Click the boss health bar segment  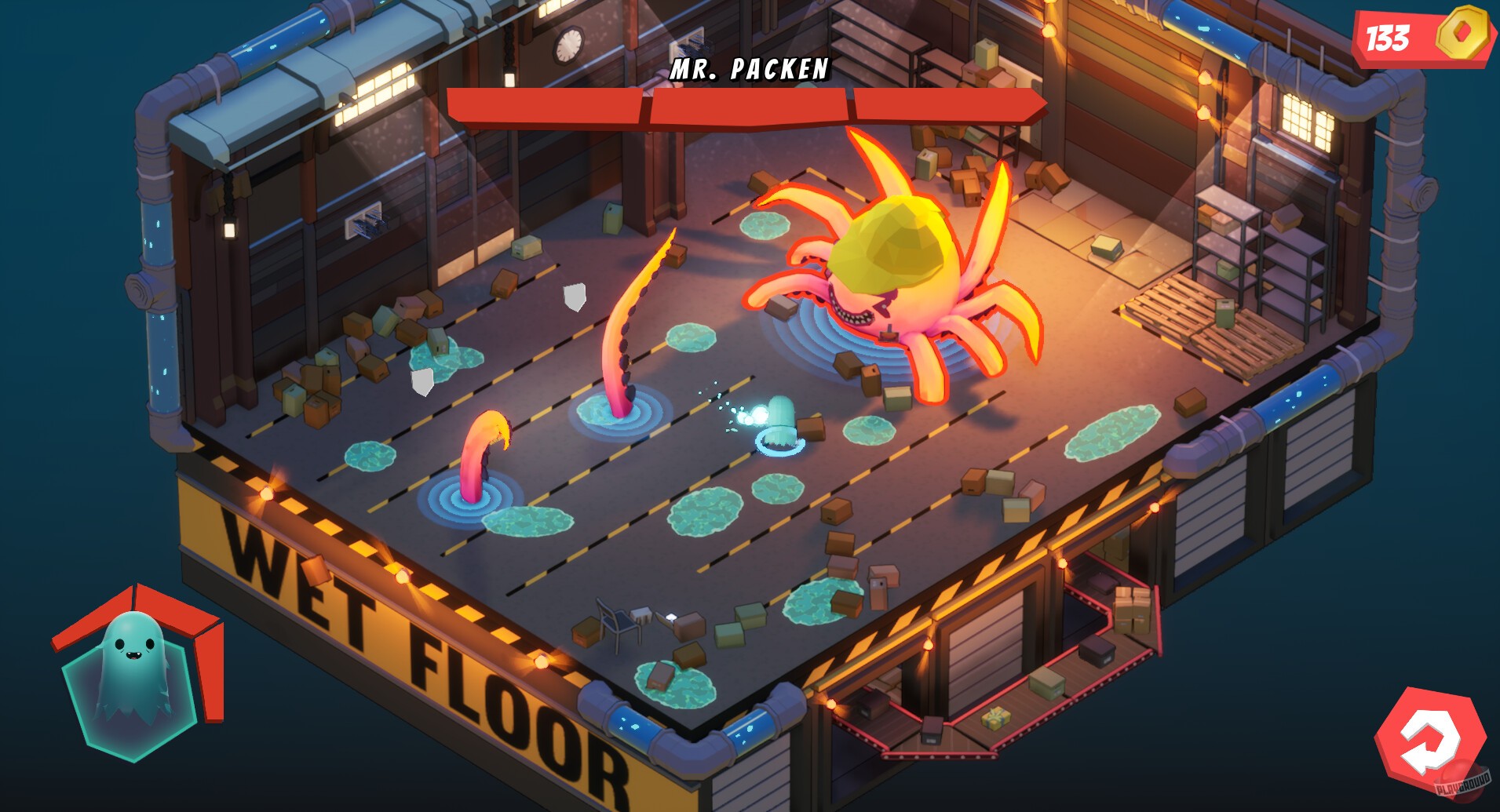point(746,106)
